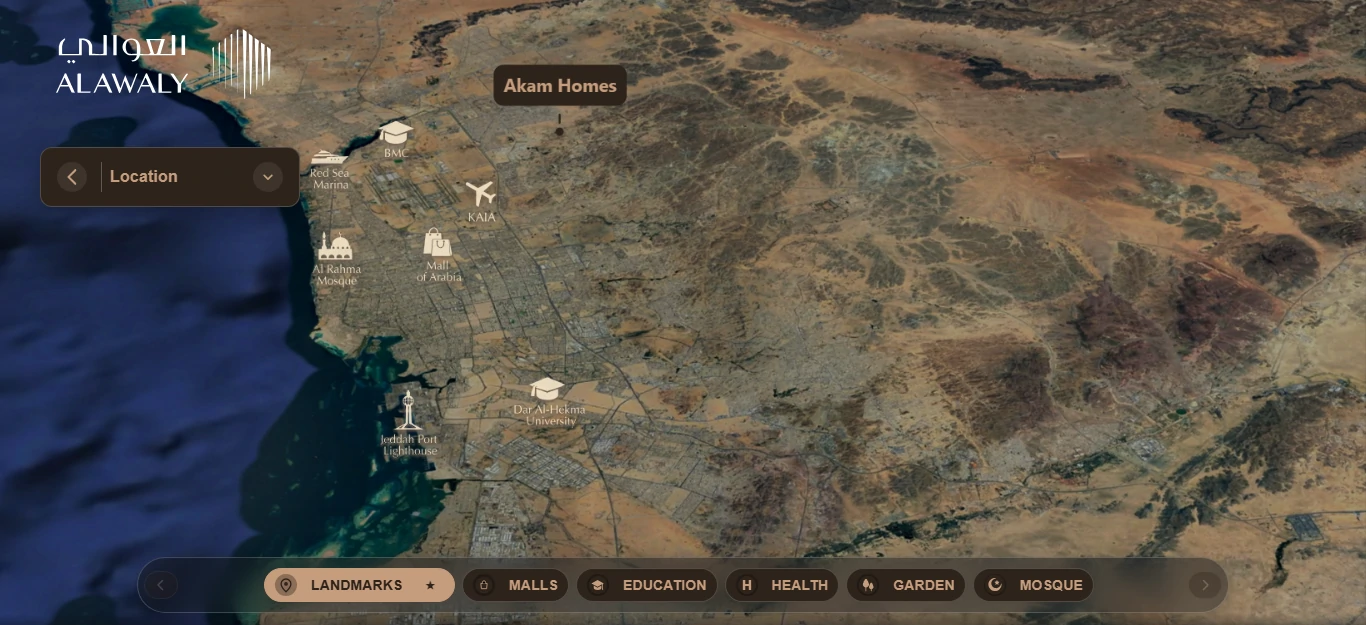This screenshot has height=625, width=1366.
Task: Show the Malls category
Action: tap(516, 585)
